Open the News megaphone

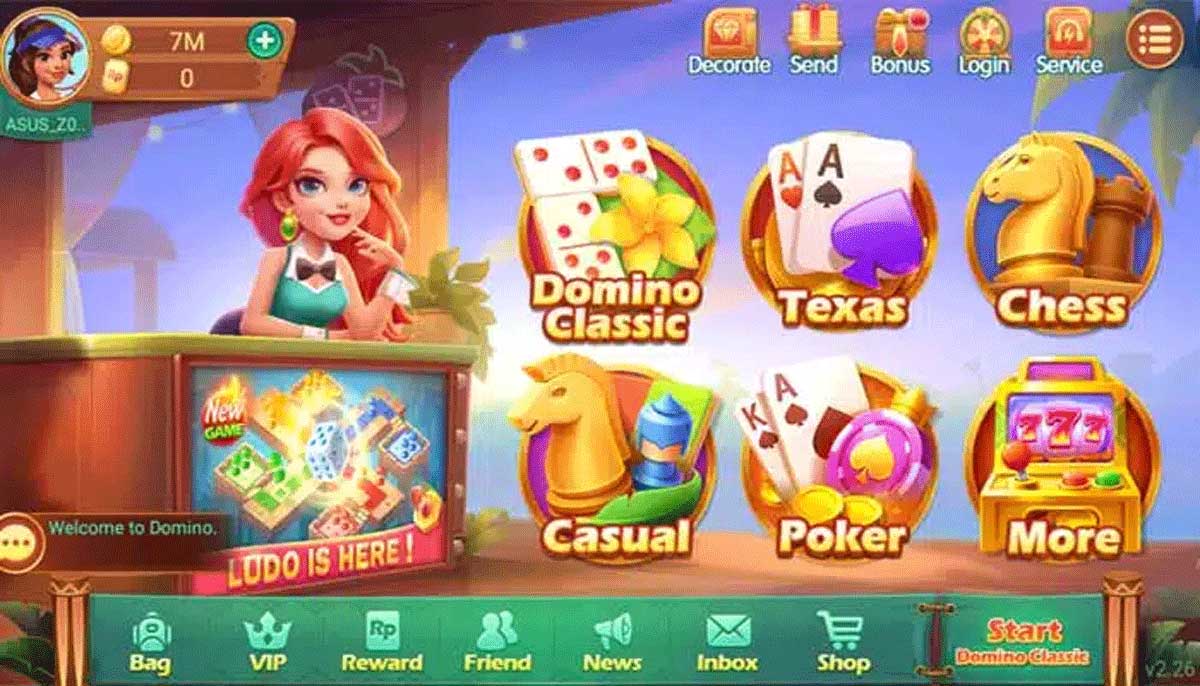coord(612,642)
